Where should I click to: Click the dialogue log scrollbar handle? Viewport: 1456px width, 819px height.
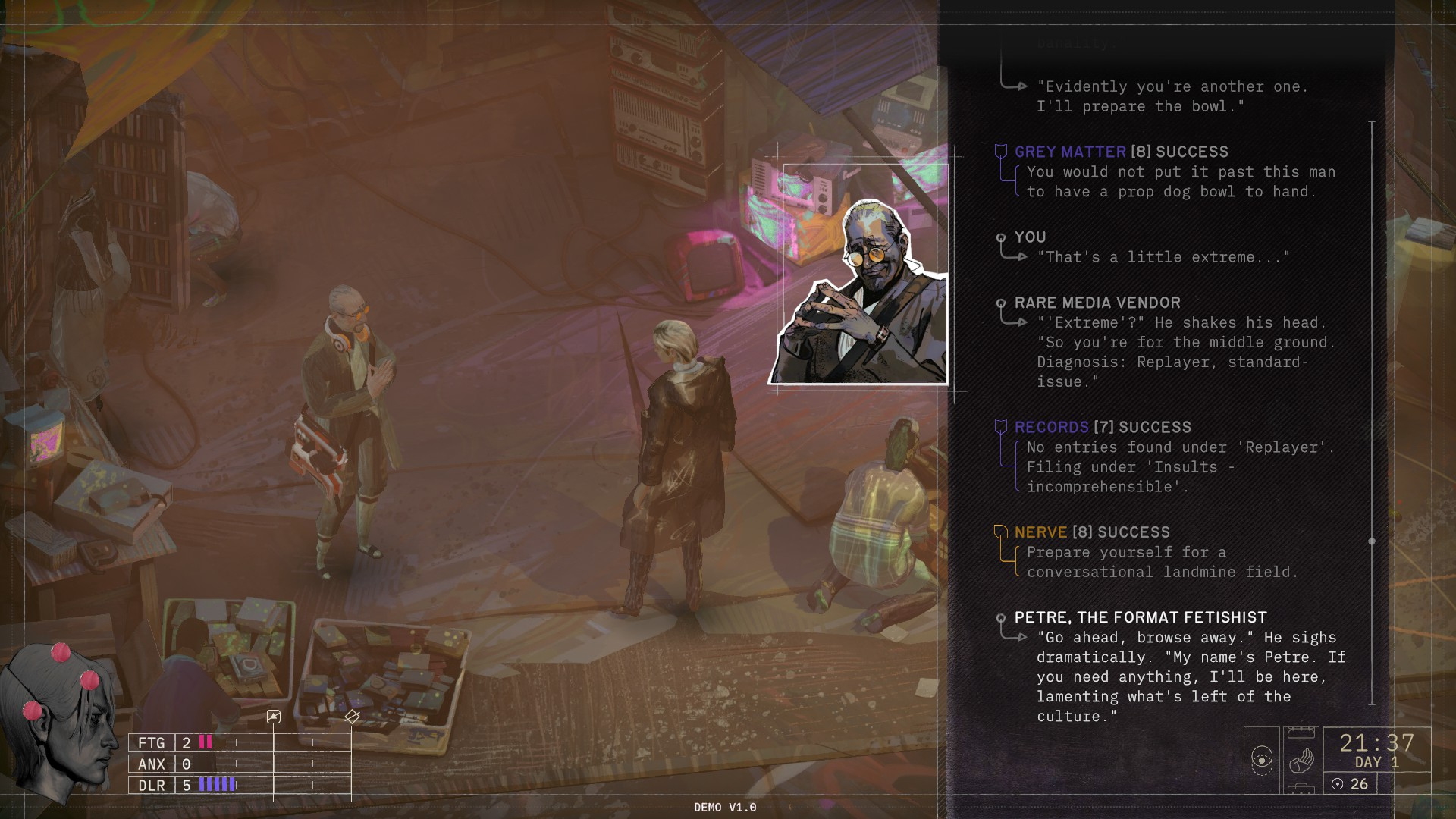tap(1371, 541)
